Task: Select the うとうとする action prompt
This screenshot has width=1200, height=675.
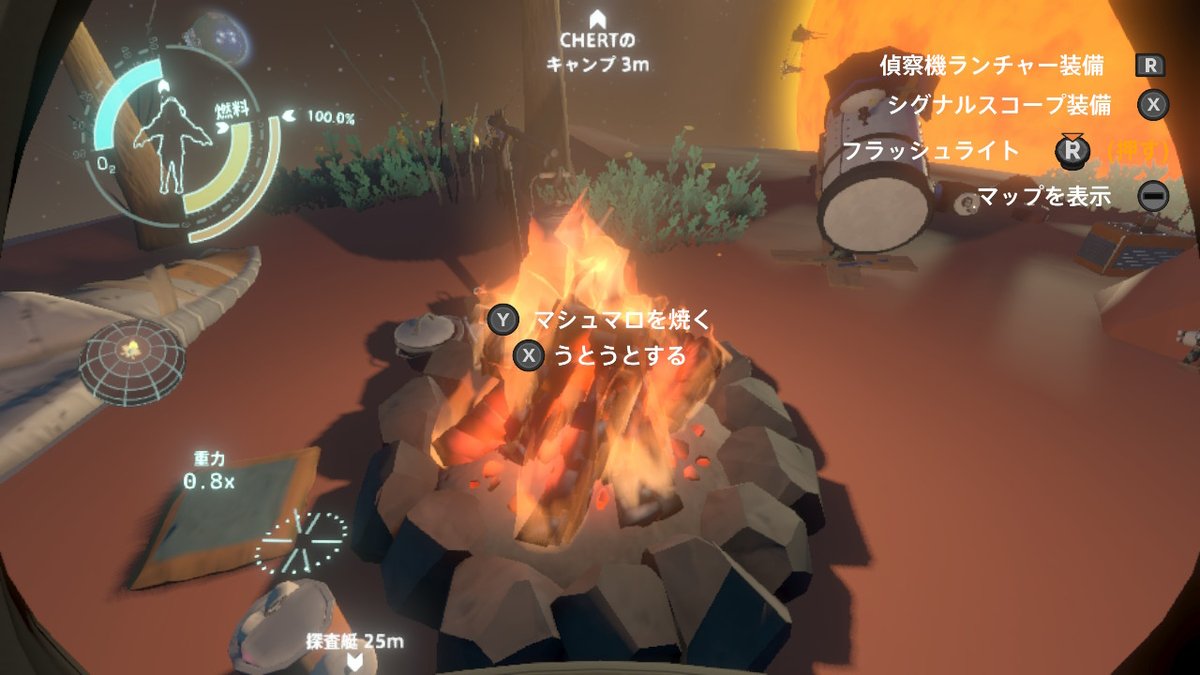Action: coord(619,355)
